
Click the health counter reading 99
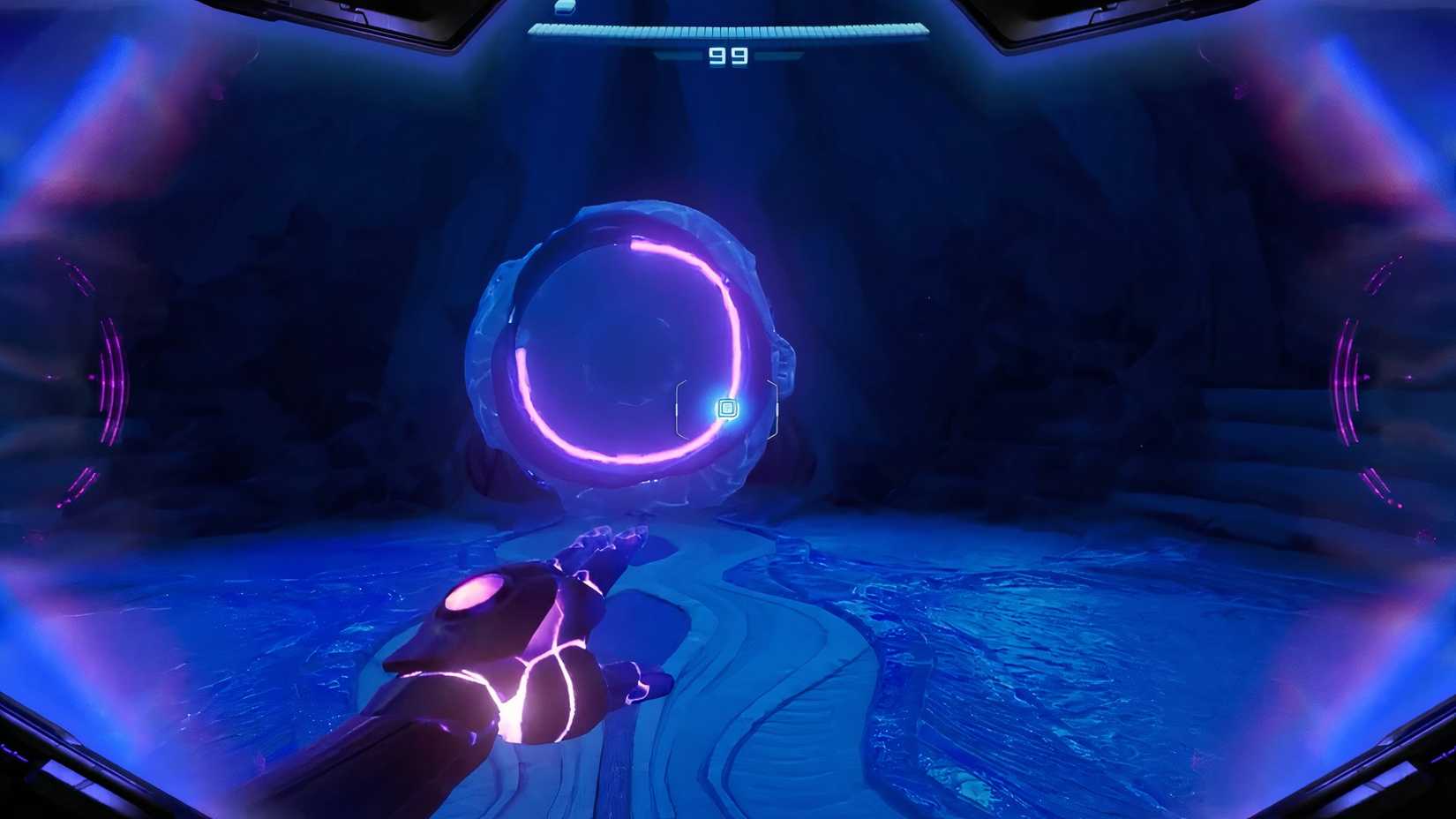[729, 56]
